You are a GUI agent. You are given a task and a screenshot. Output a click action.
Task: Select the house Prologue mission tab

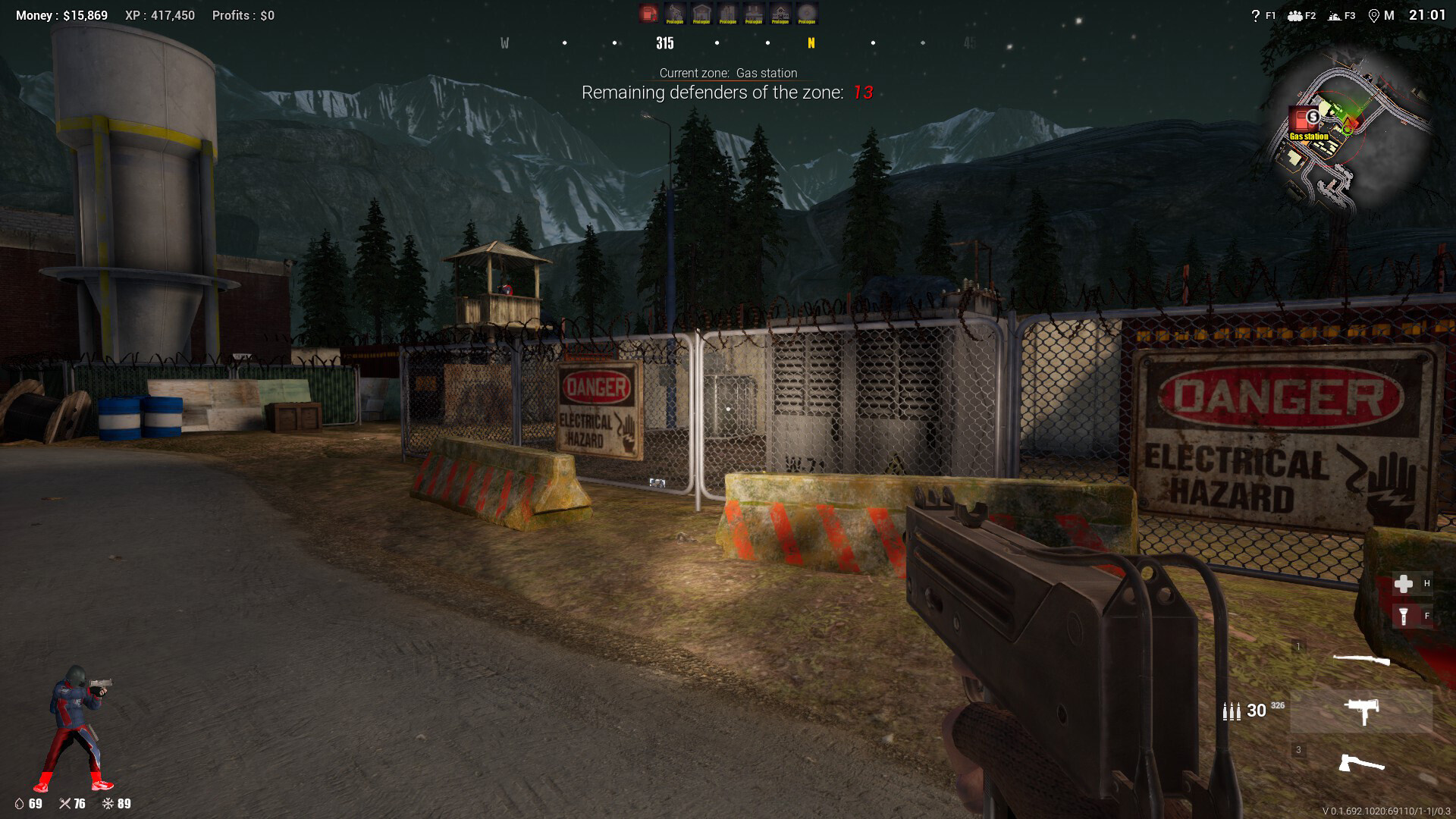[x=701, y=13]
